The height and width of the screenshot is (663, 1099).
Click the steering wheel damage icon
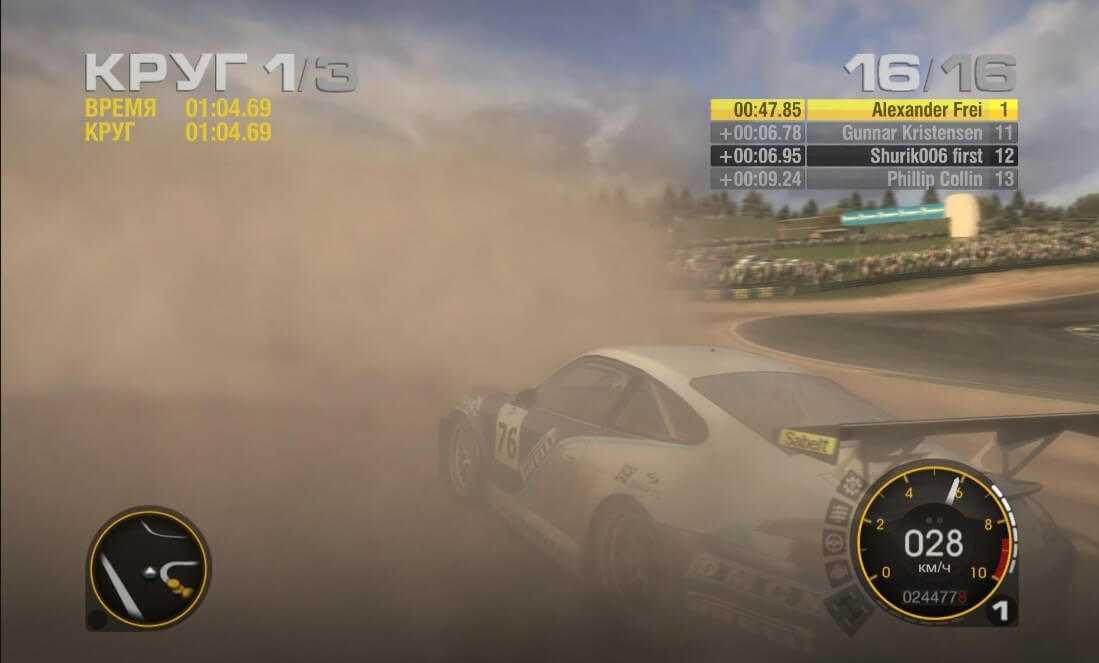(834, 543)
